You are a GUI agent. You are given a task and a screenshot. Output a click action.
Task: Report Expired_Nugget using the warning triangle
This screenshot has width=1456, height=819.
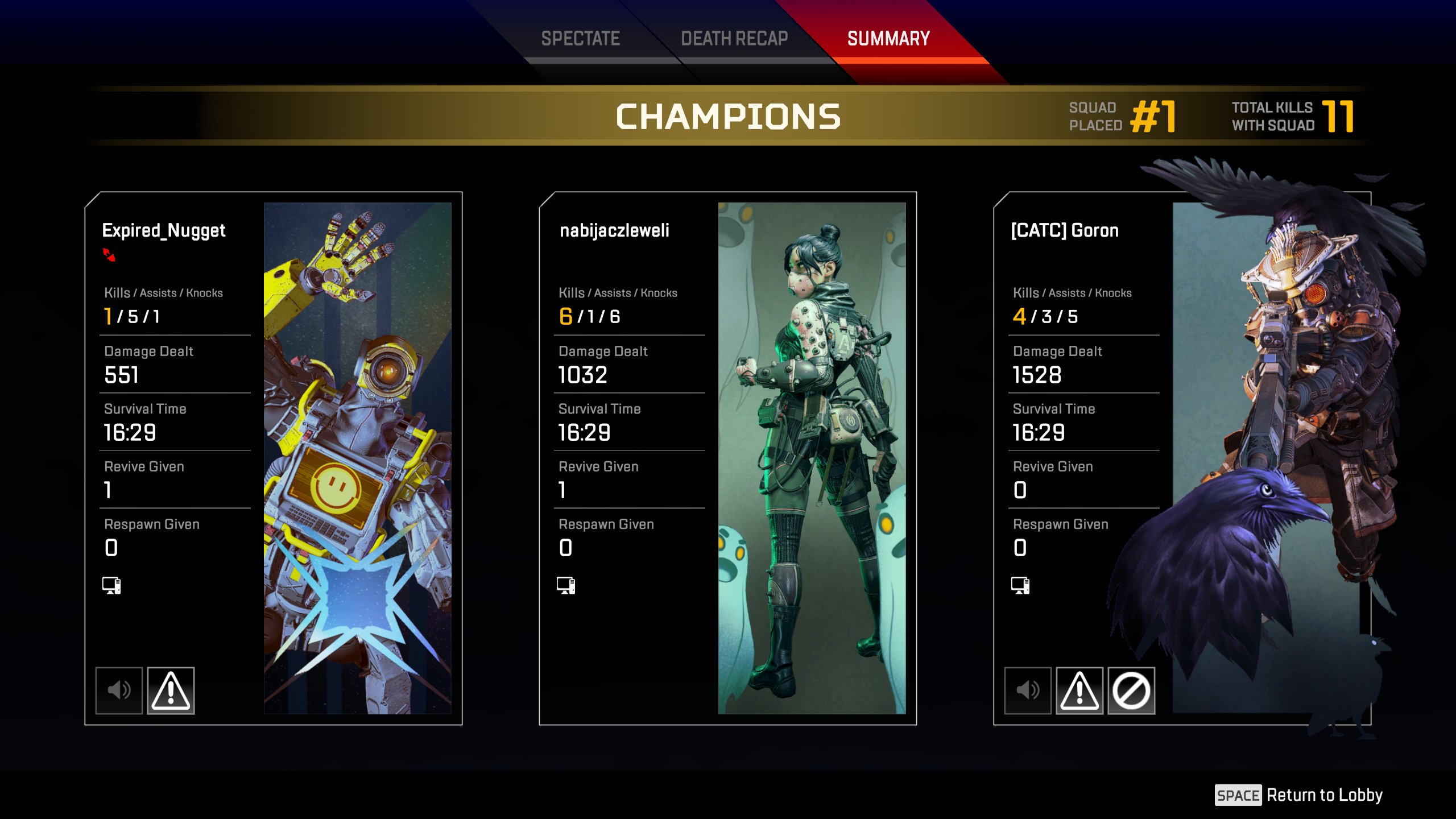[x=171, y=690]
